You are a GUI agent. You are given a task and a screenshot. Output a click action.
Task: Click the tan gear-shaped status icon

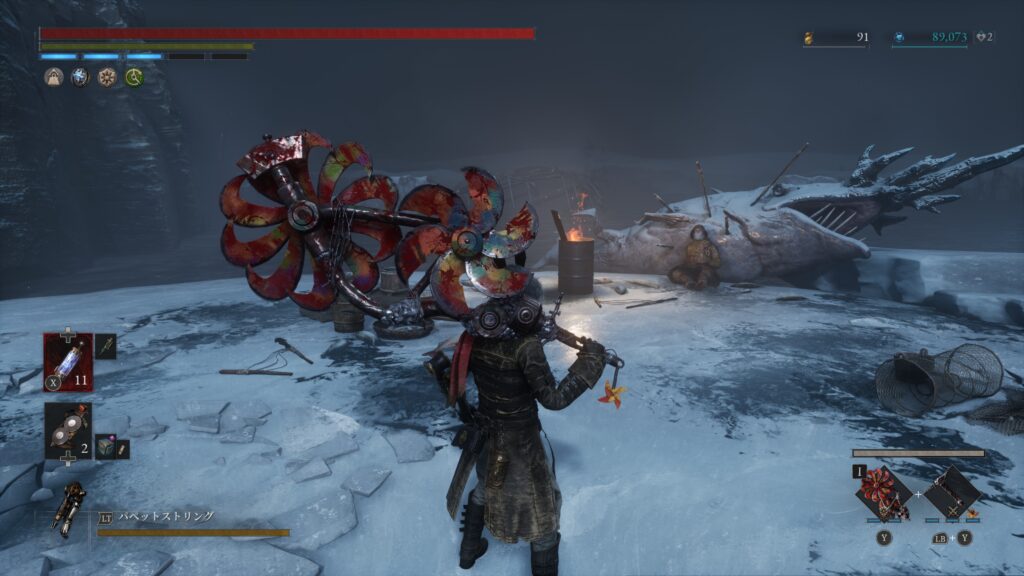point(107,77)
